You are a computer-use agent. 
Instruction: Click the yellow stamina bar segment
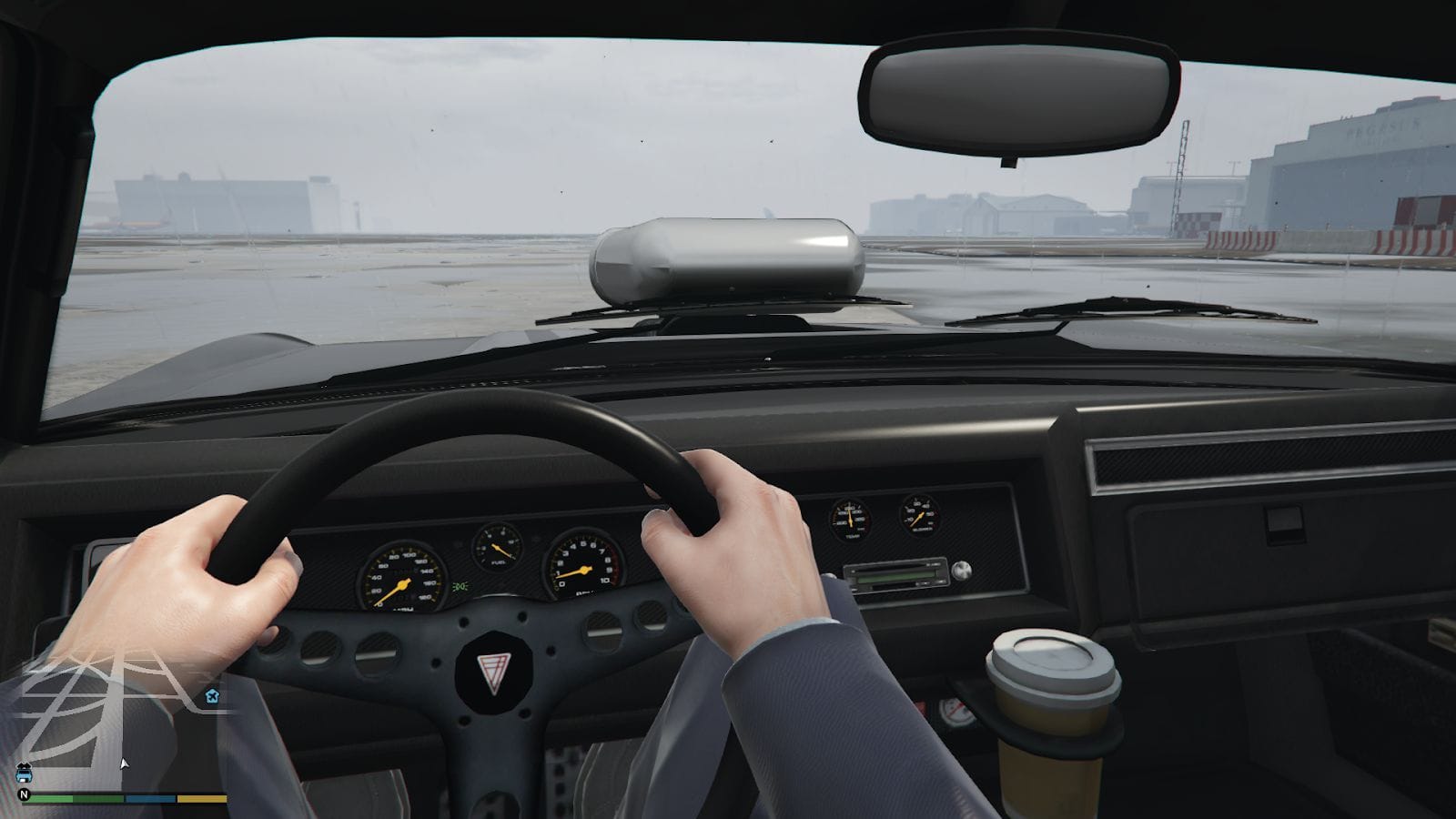(x=202, y=799)
